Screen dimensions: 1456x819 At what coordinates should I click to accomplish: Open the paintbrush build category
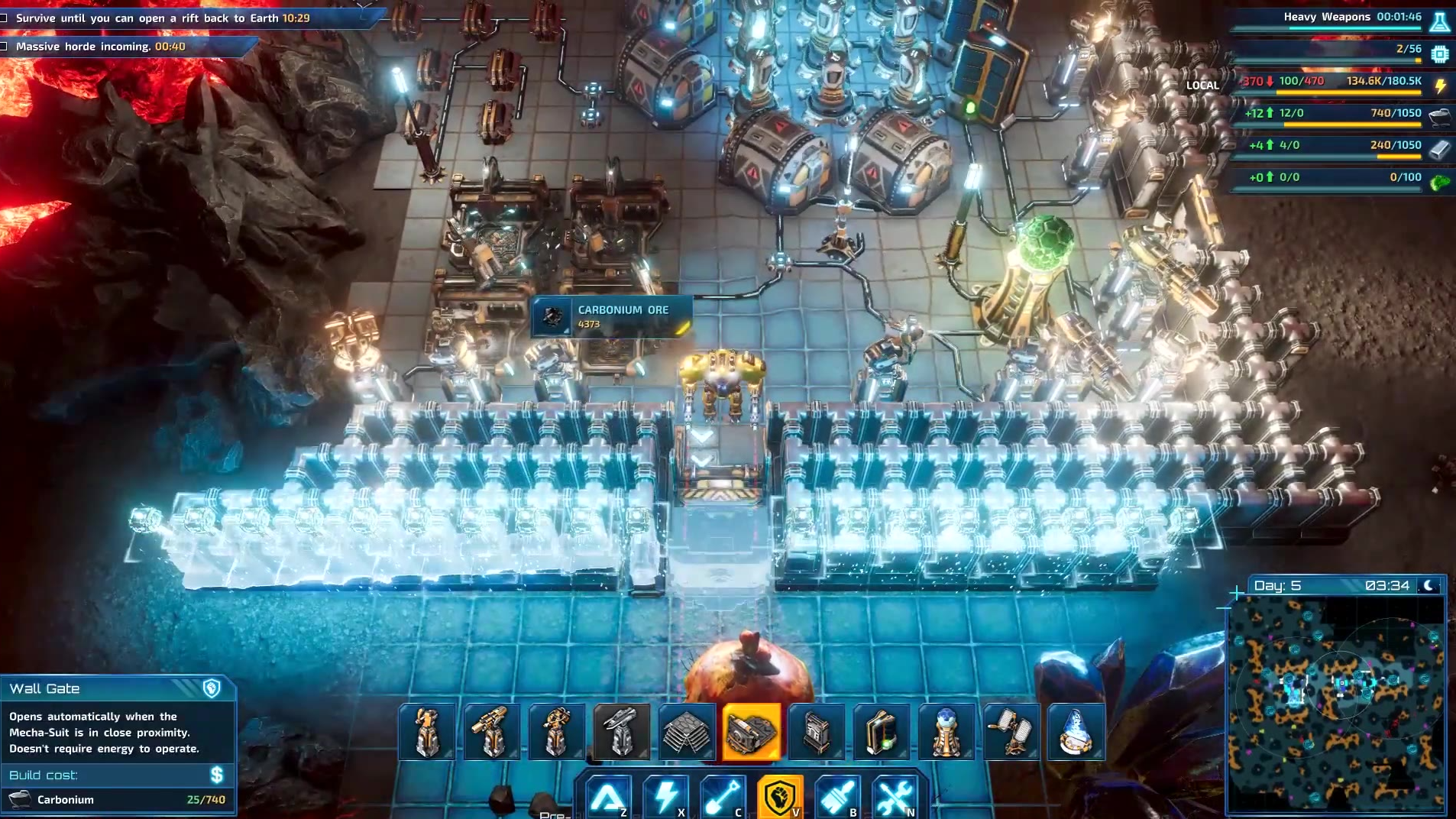click(x=837, y=798)
